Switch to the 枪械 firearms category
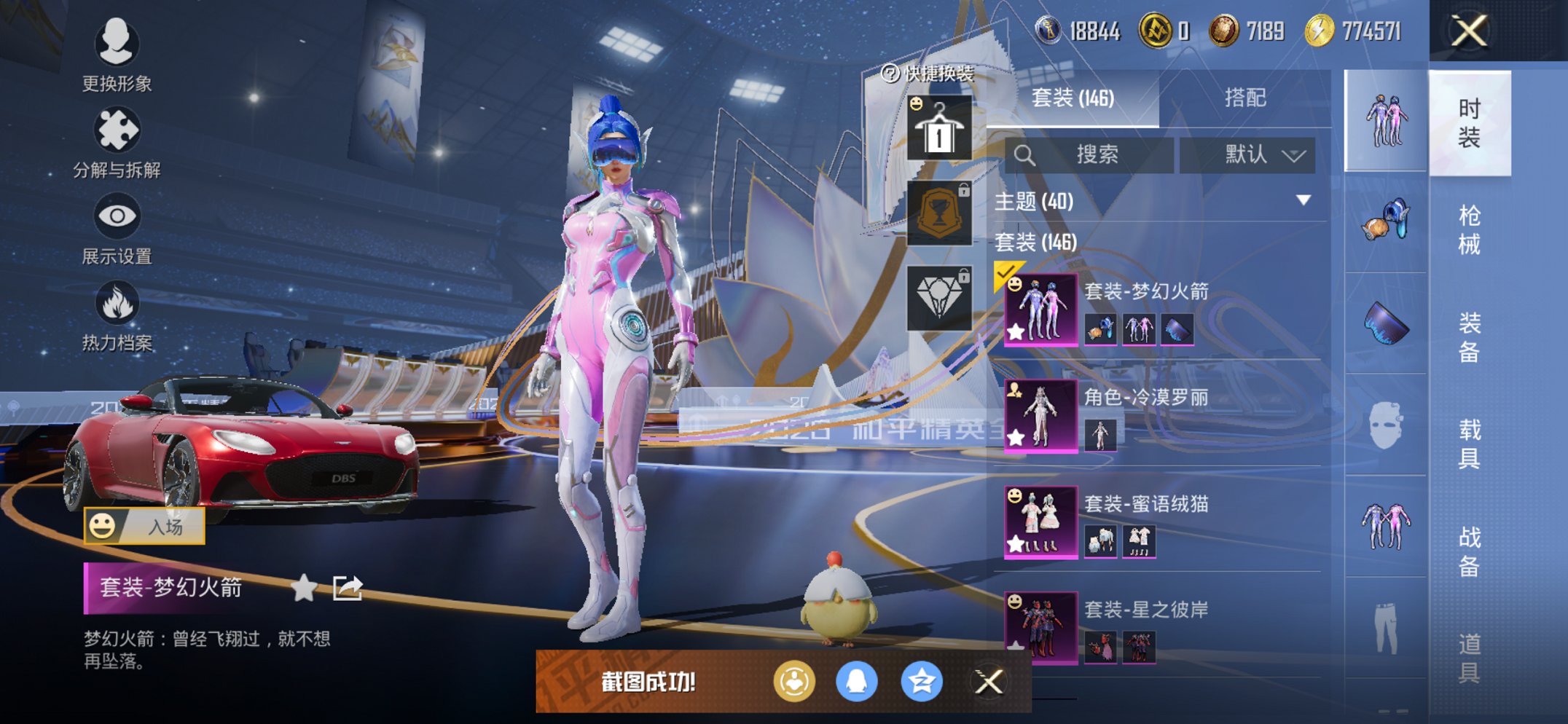The height and width of the screenshot is (724, 1568). (x=1469, y=230)
